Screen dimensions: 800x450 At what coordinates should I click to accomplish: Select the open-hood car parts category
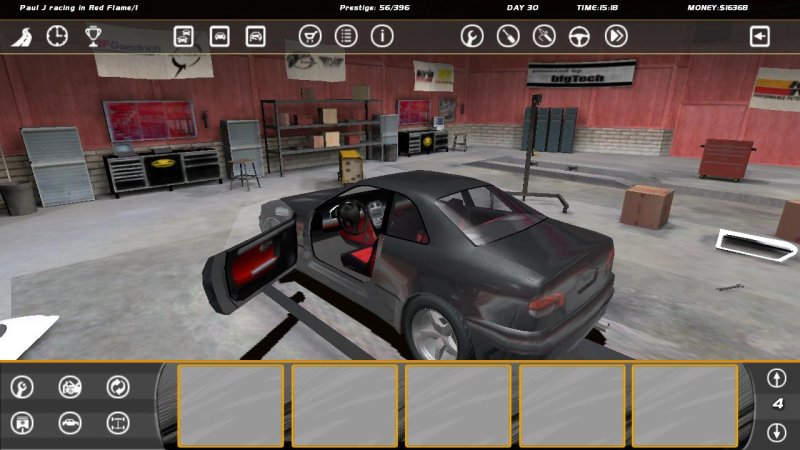[70, 386]
